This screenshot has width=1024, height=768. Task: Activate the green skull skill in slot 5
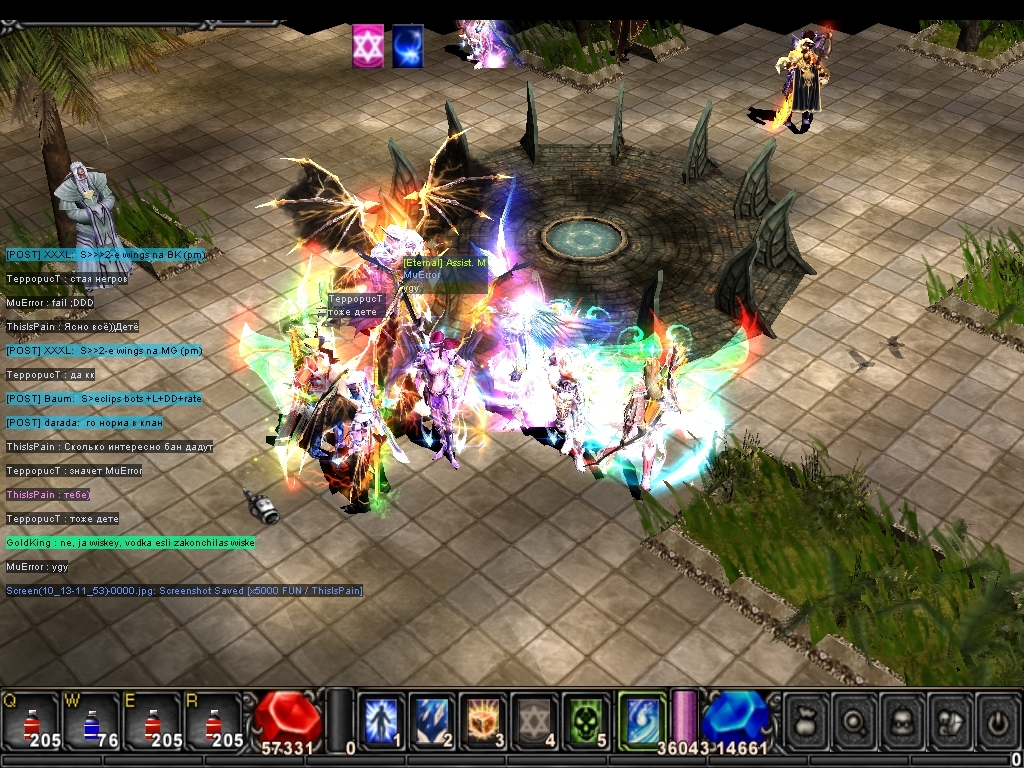pos(586,721)
